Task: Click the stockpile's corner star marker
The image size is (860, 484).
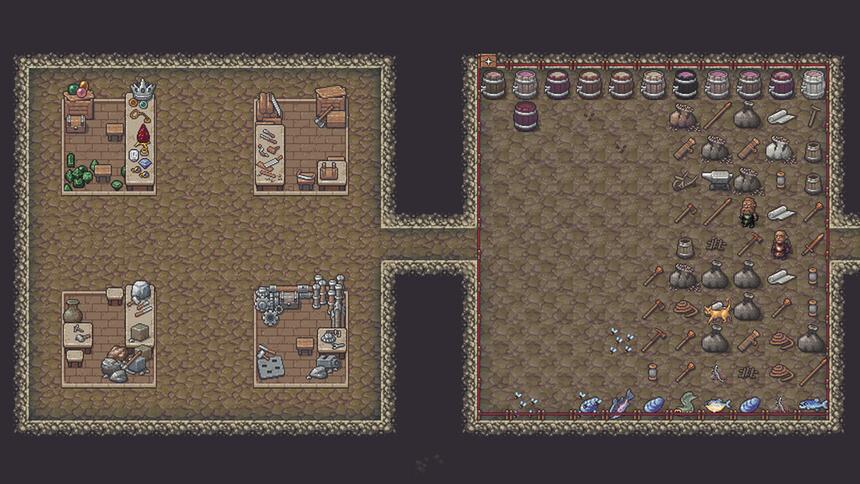Action: [x=488, y=61]
